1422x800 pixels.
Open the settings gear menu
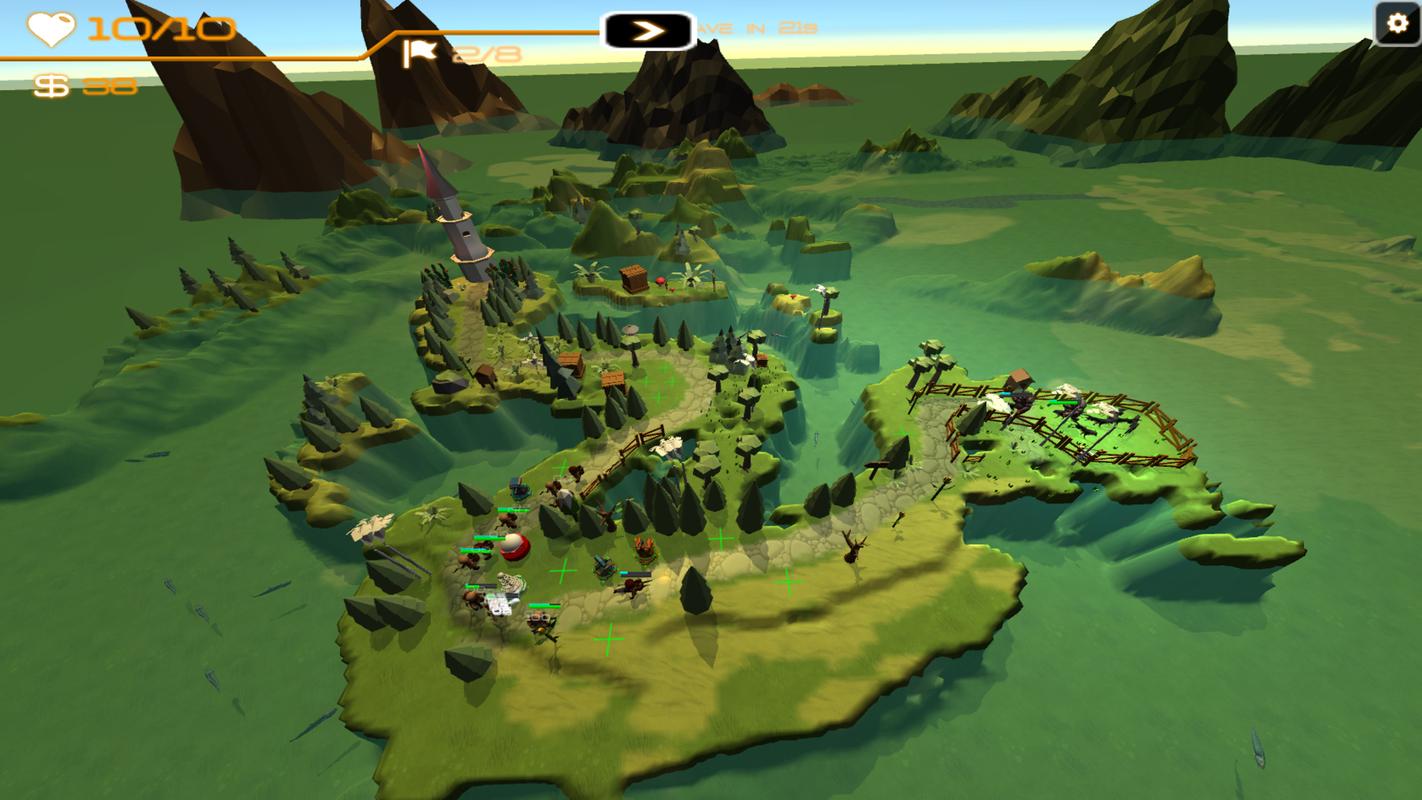coord(1397,24)
